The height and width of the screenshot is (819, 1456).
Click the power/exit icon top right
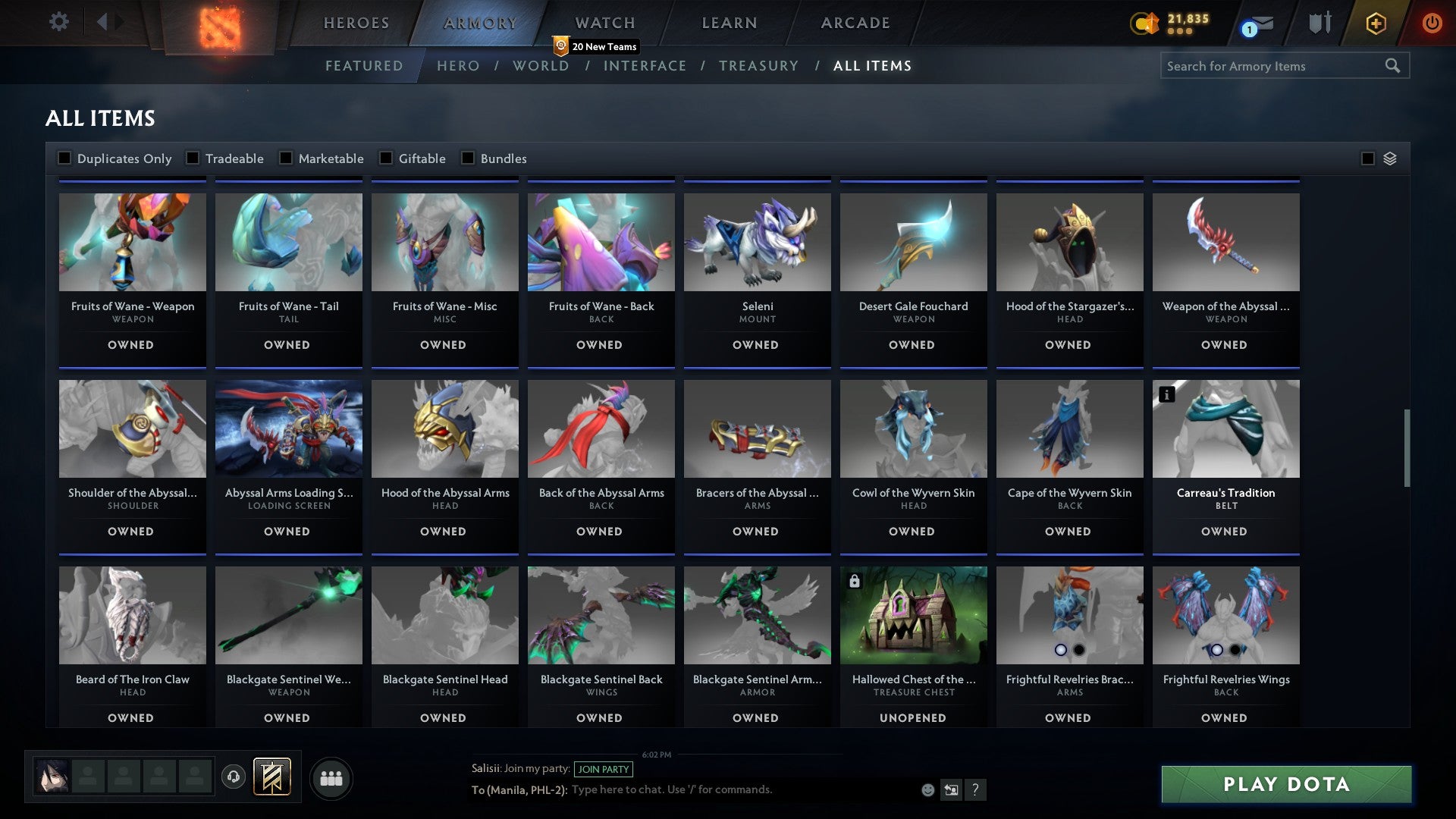pos(1432,23)
